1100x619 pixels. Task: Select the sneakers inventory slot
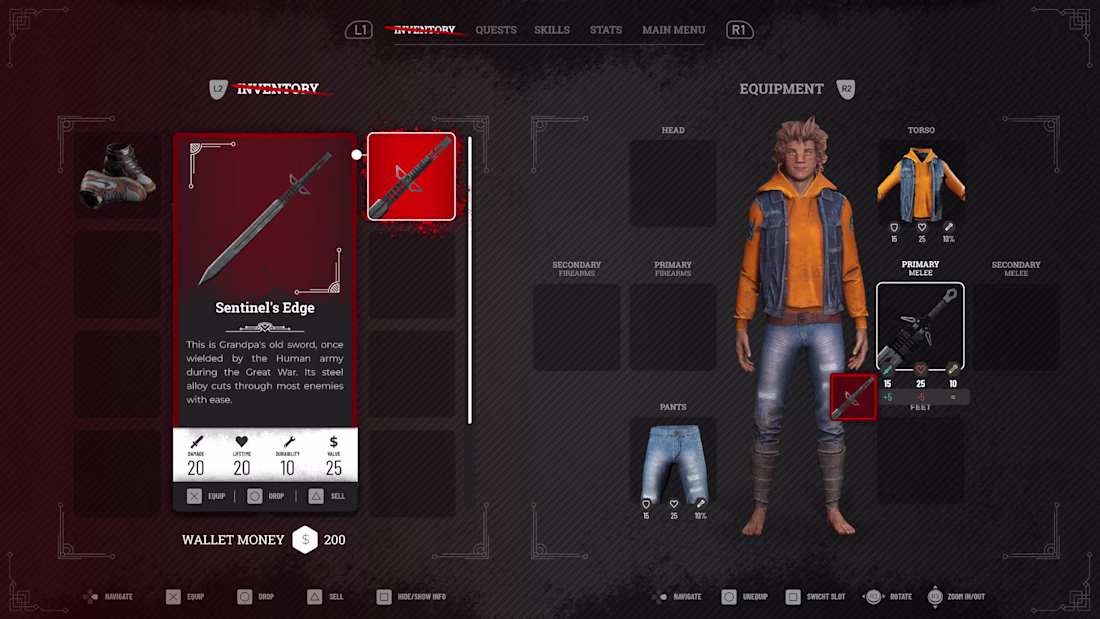[x=118, y=176]
